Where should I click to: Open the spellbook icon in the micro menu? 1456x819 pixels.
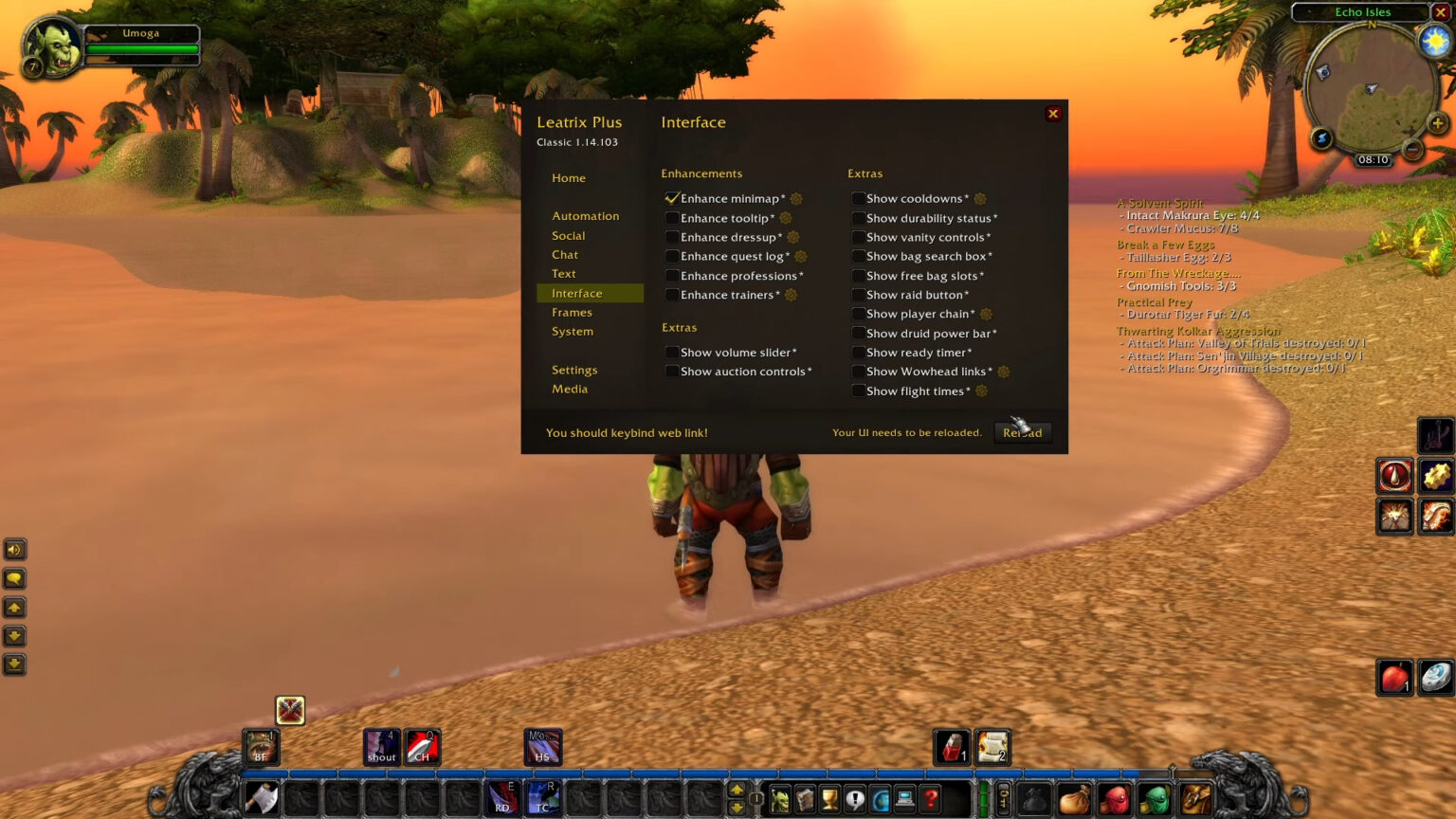(x=805, y=799)
